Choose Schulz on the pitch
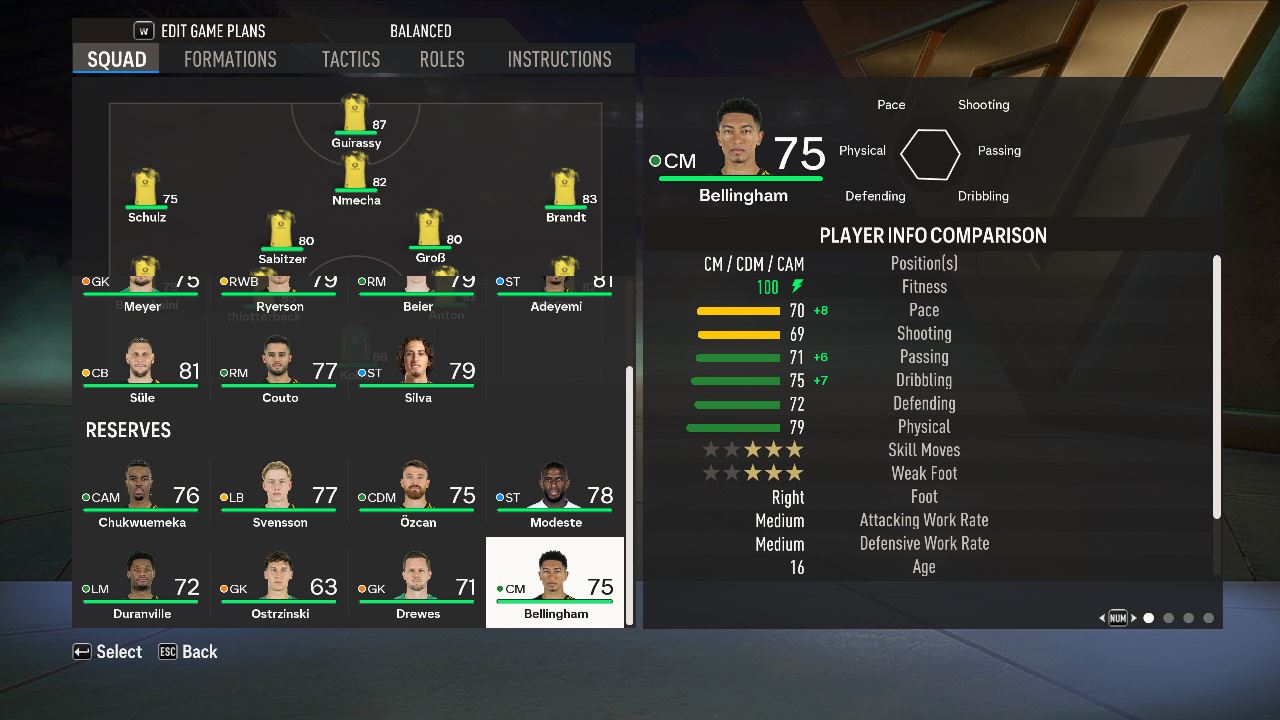 pos(146,192)
